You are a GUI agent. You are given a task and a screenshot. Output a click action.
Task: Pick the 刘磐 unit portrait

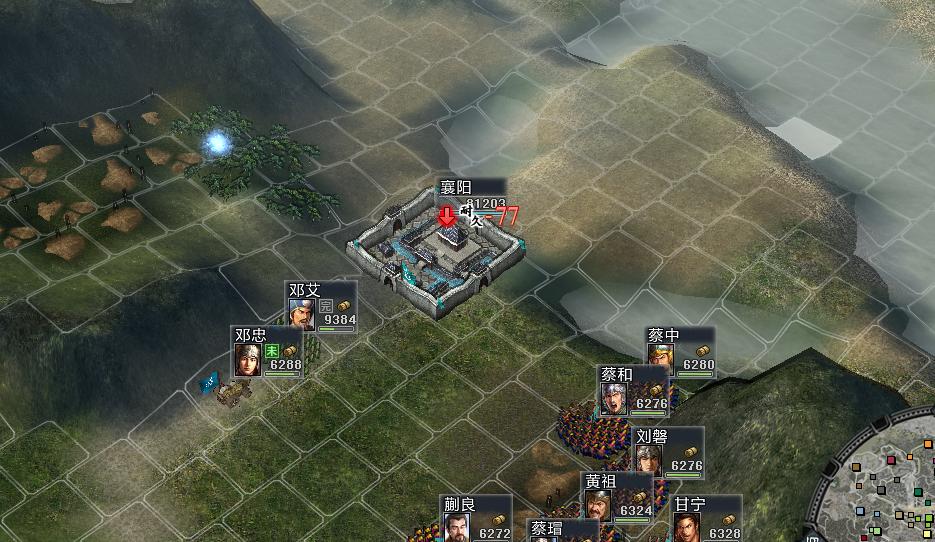(649, 458)
